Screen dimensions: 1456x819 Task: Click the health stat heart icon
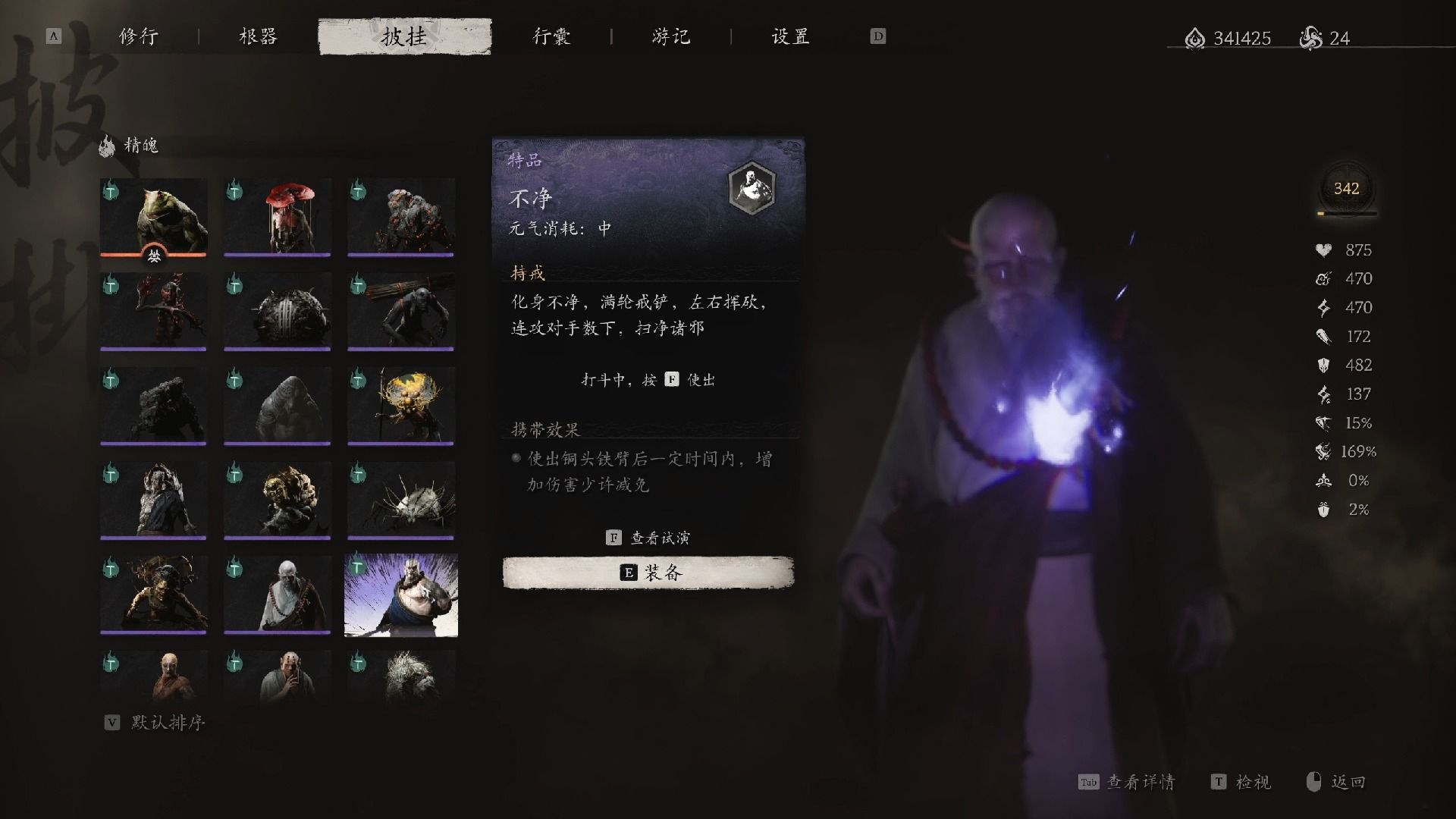(1323, 249)
